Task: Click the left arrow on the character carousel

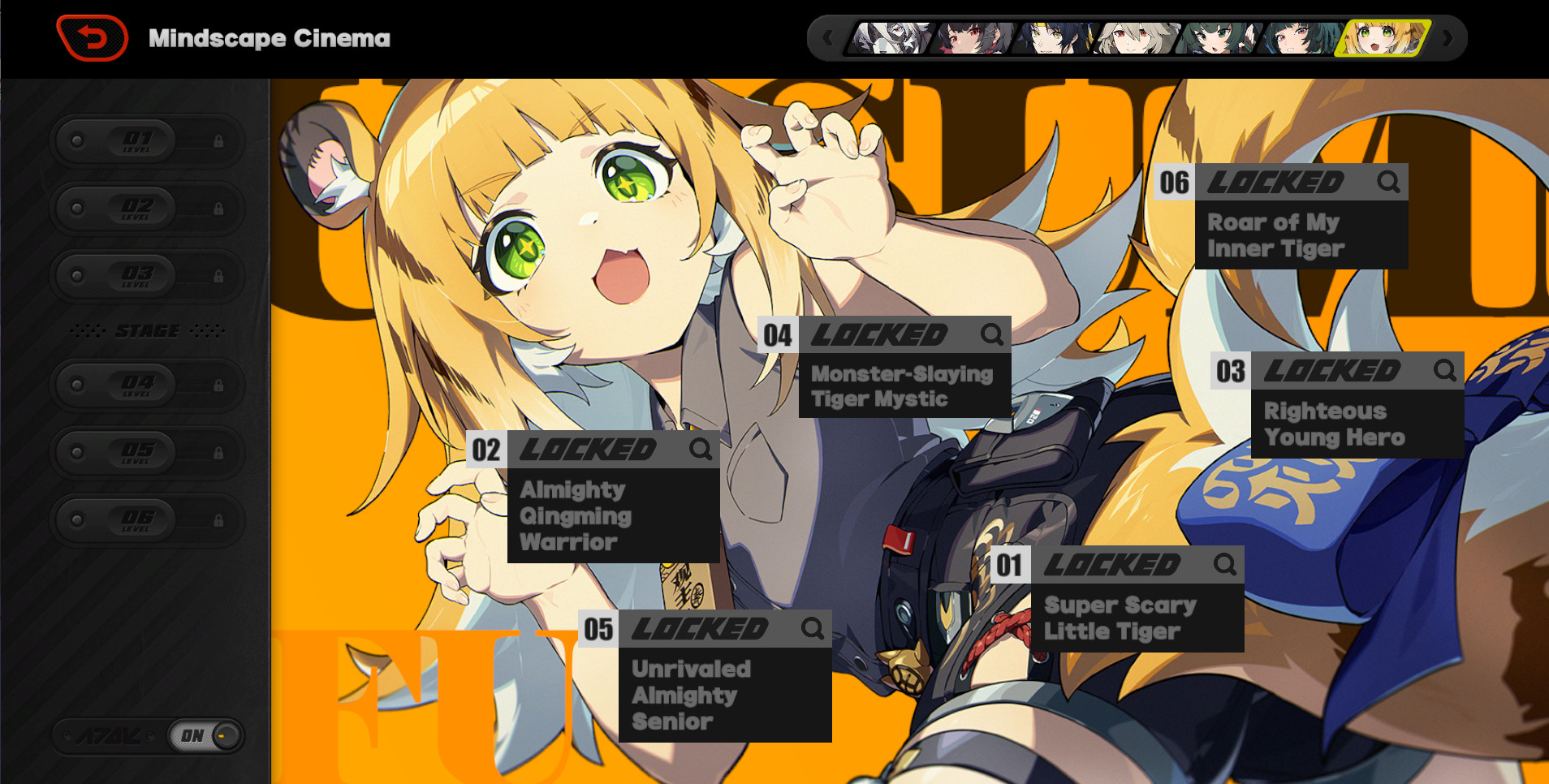Action: 828,38
